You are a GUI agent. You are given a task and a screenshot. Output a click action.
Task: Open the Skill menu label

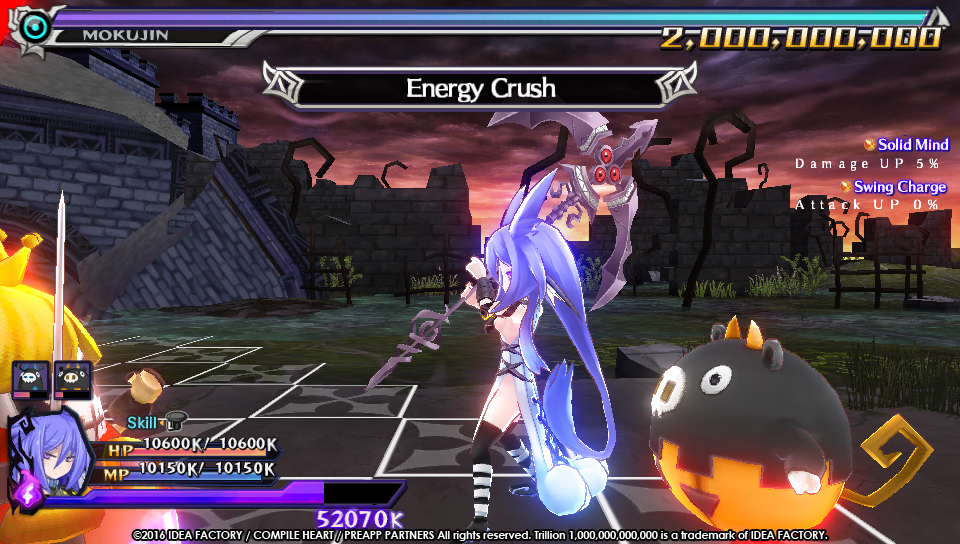click(143, 424)
